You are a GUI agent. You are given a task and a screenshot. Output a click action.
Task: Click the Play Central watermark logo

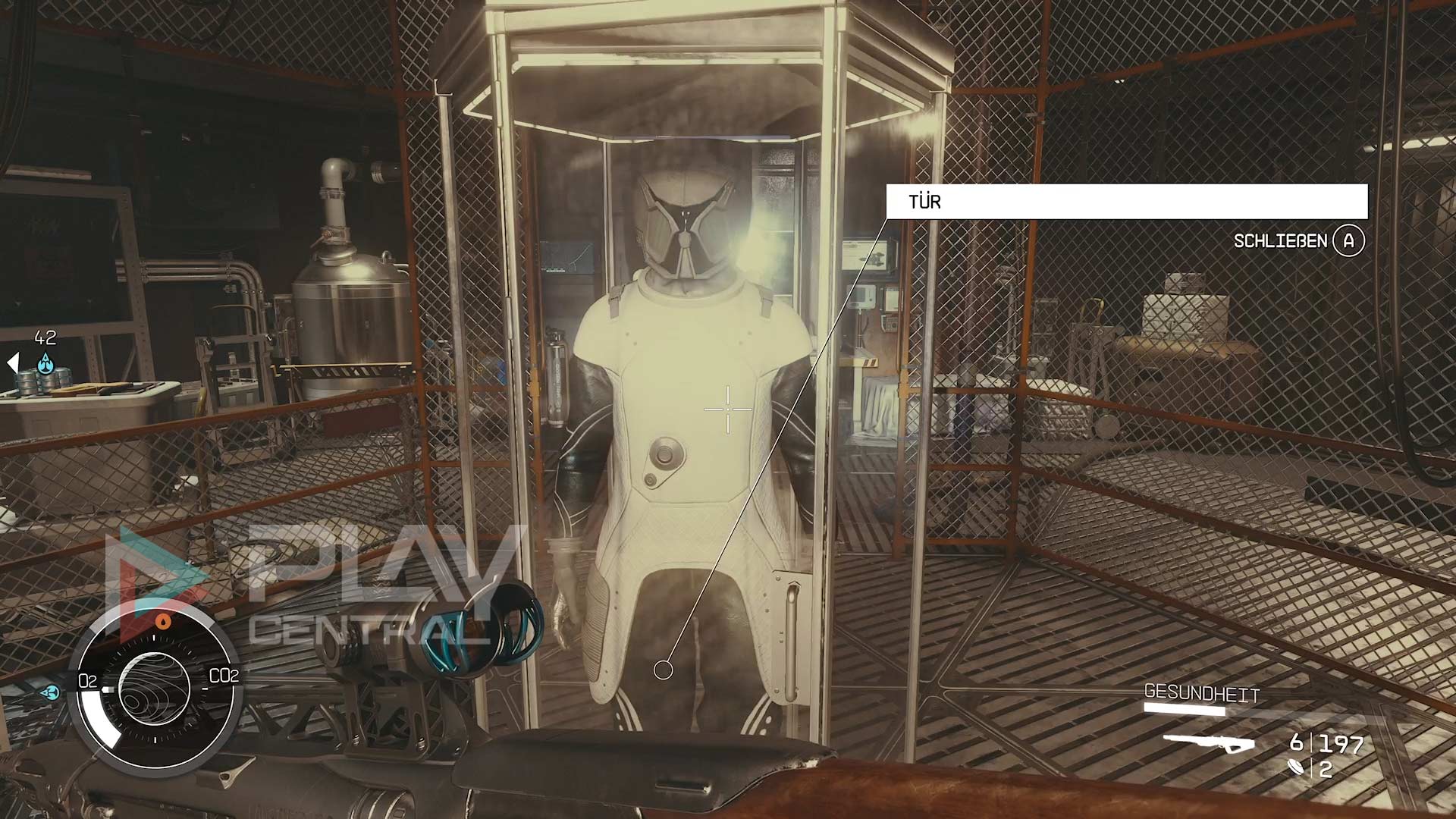click(x=318, y=584)
